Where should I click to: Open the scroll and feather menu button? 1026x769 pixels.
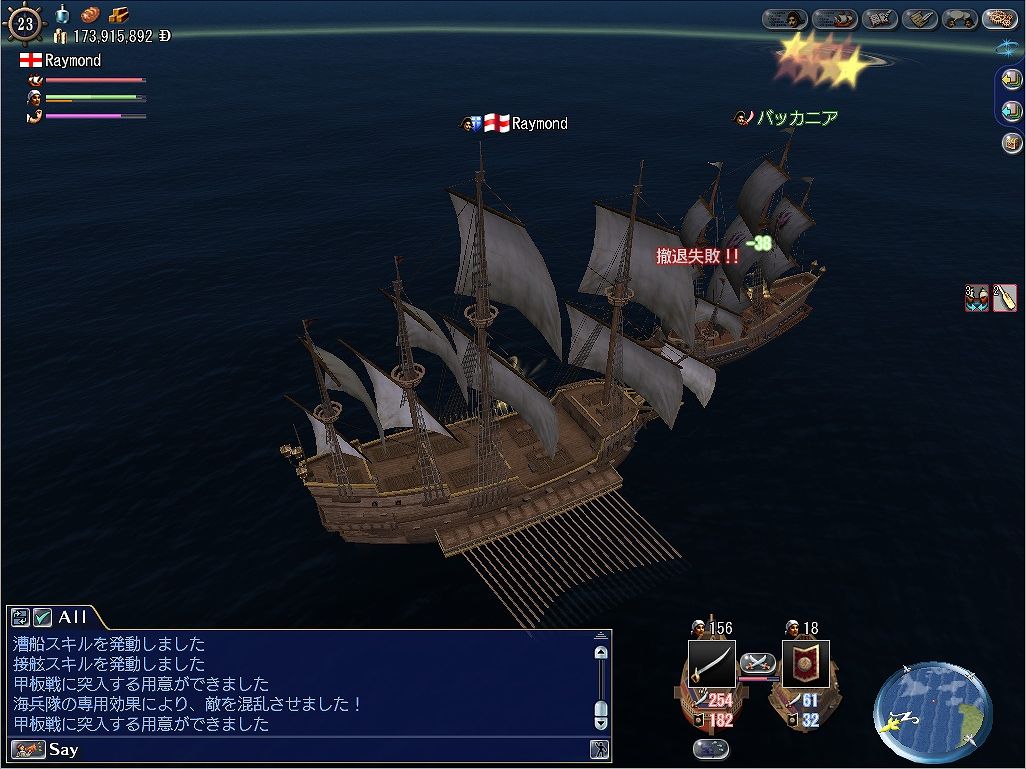pyautogui.click(x=920, y=19)
